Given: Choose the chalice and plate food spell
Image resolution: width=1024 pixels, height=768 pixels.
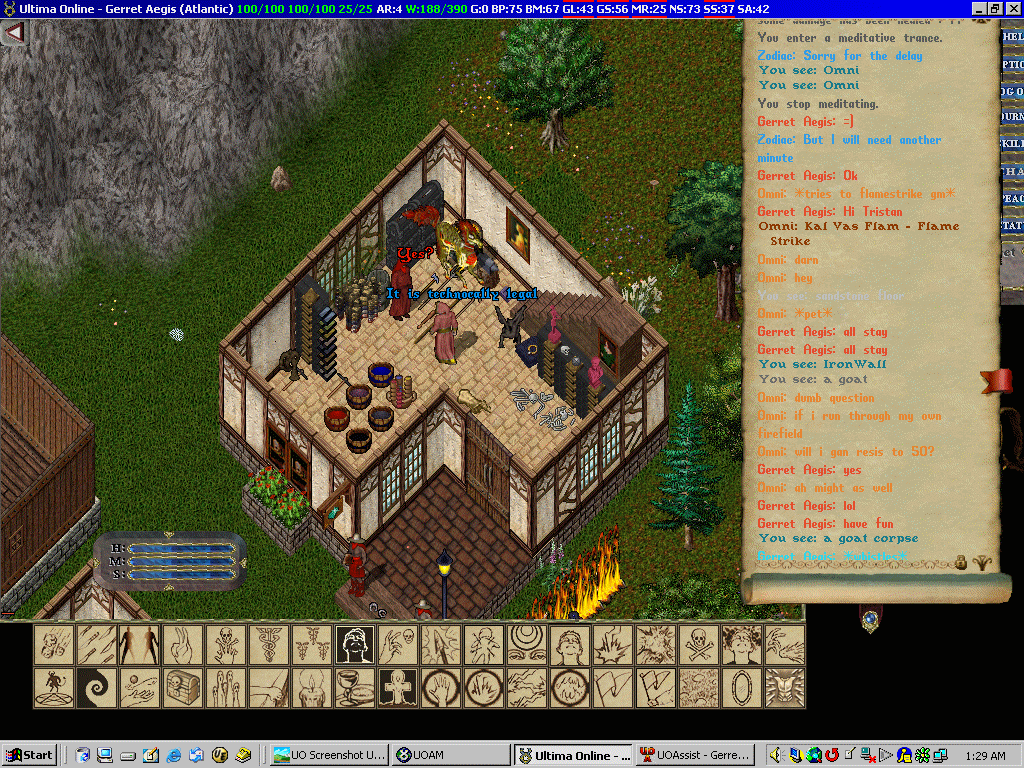Looking at the screenshot, I should [x=355, y=688].
